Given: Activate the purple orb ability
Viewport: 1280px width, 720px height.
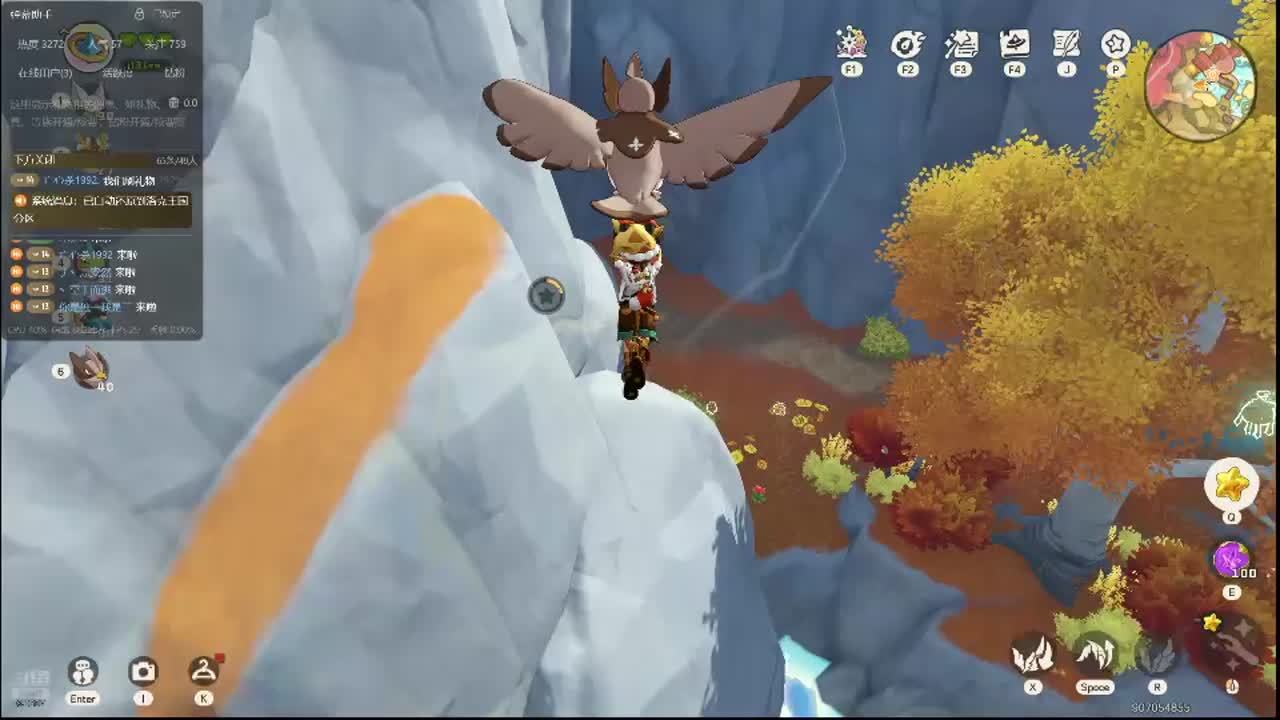Looking at the screenshot, I should click(x=1231, y=558).
